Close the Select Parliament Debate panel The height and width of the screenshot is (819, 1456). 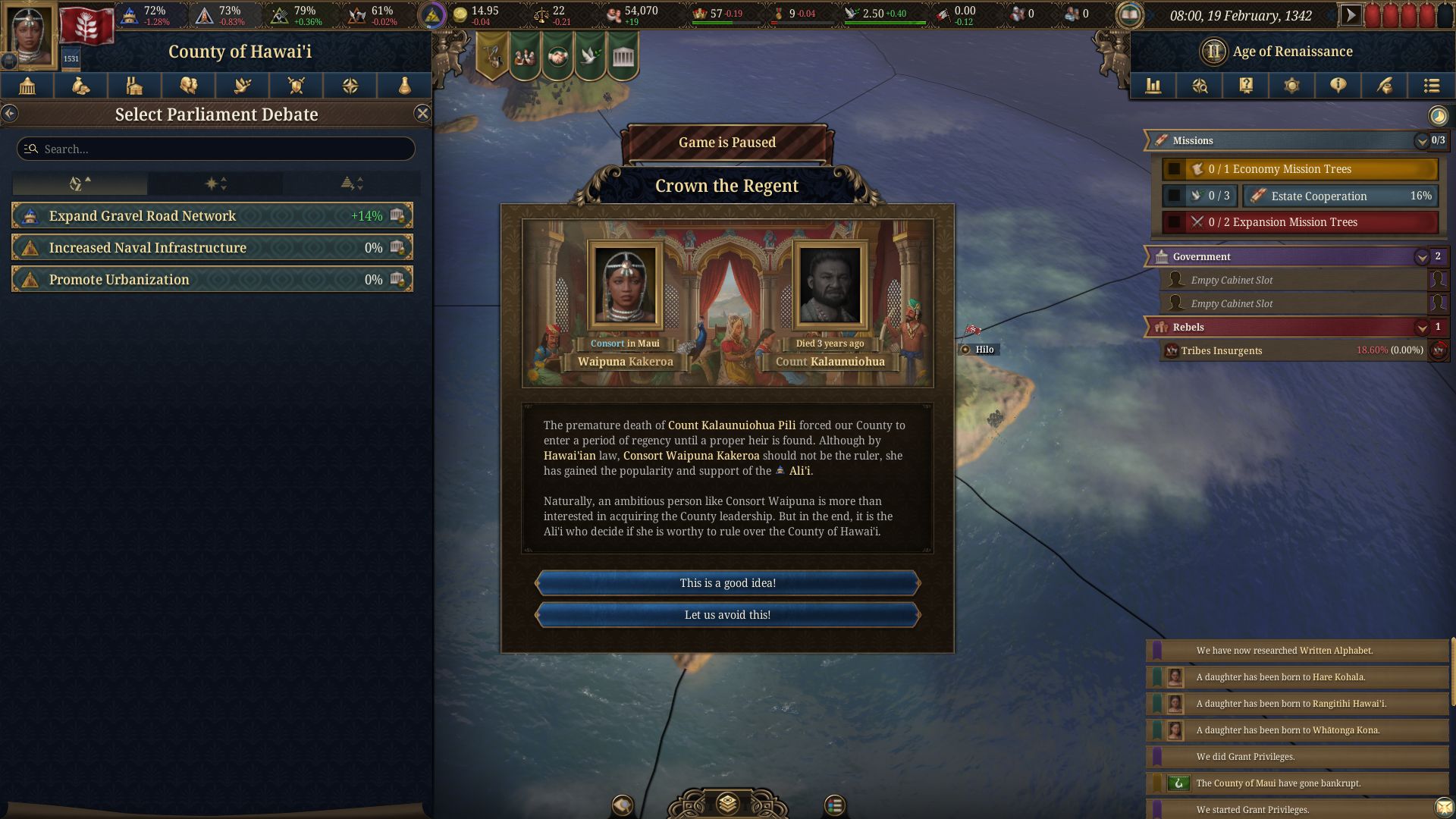pos(422,114)
